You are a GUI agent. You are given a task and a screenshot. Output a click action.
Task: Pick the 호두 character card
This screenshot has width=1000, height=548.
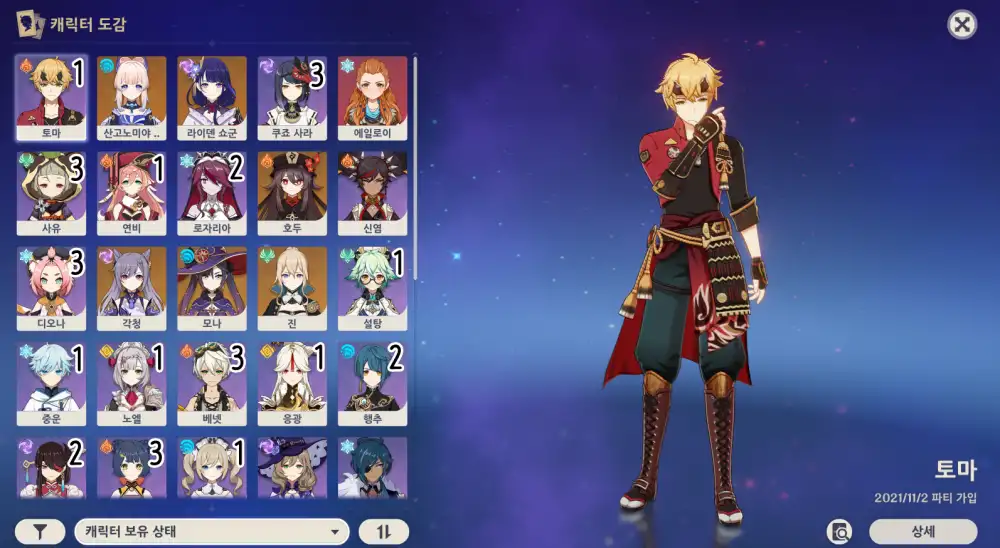click(292, 193)
